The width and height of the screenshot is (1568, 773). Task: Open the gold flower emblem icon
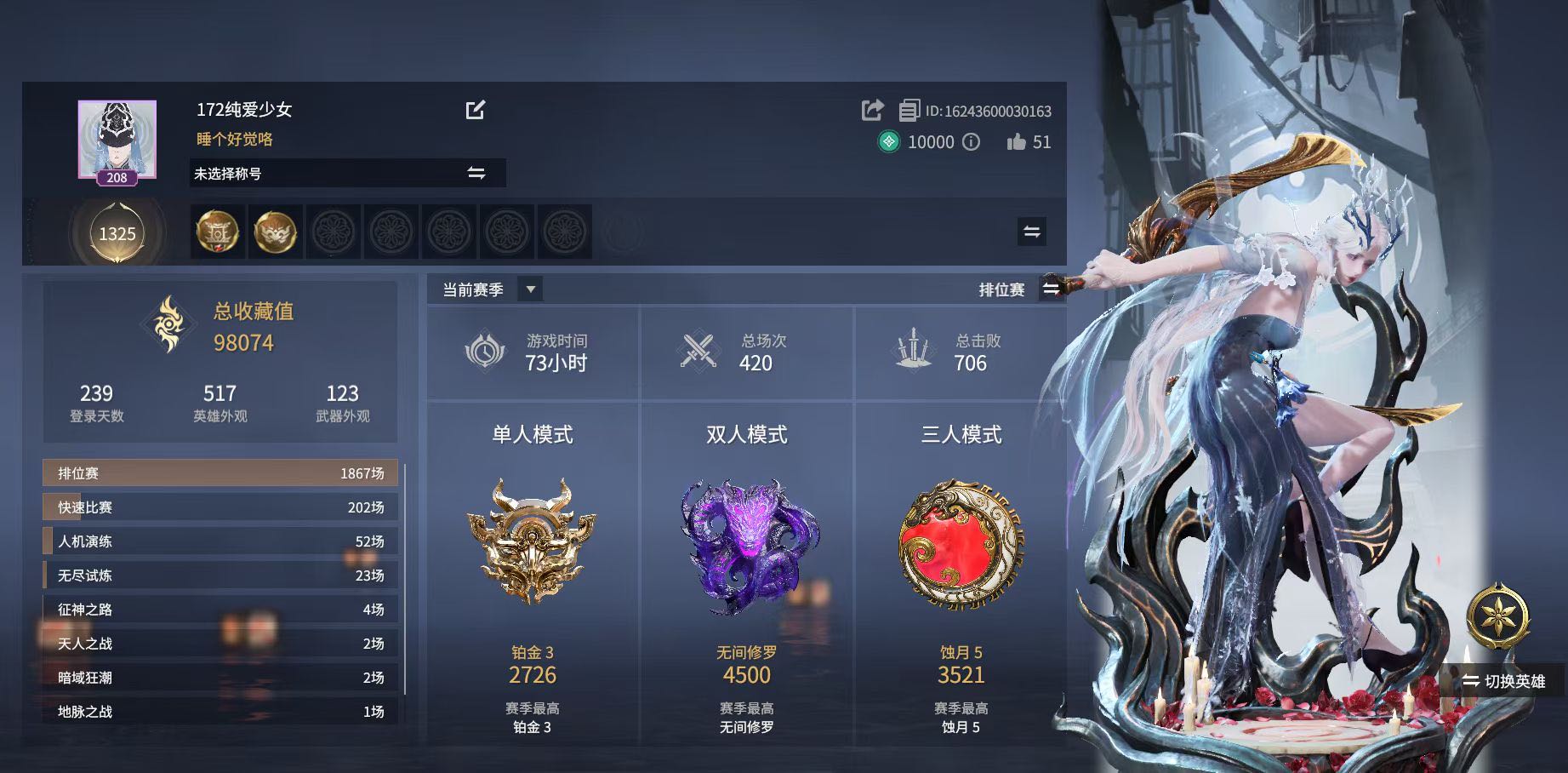click(x=1498, y=616)
